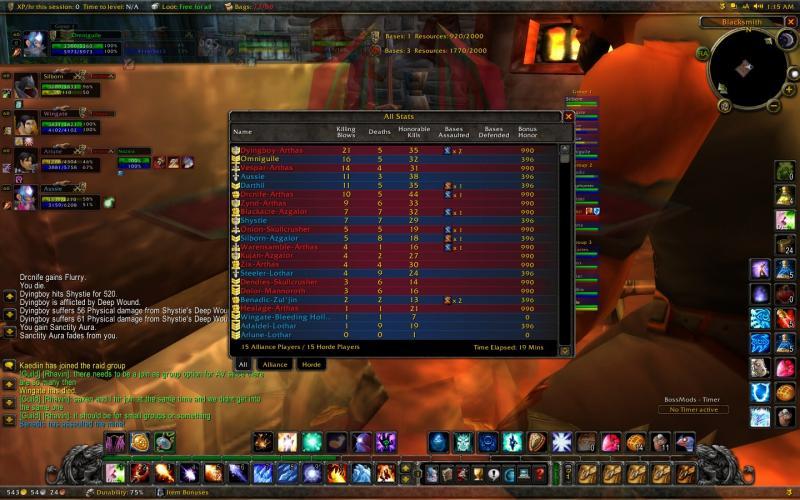
Task: Sort scoreboard by Honorable Kills column
Action: [413, 131]
